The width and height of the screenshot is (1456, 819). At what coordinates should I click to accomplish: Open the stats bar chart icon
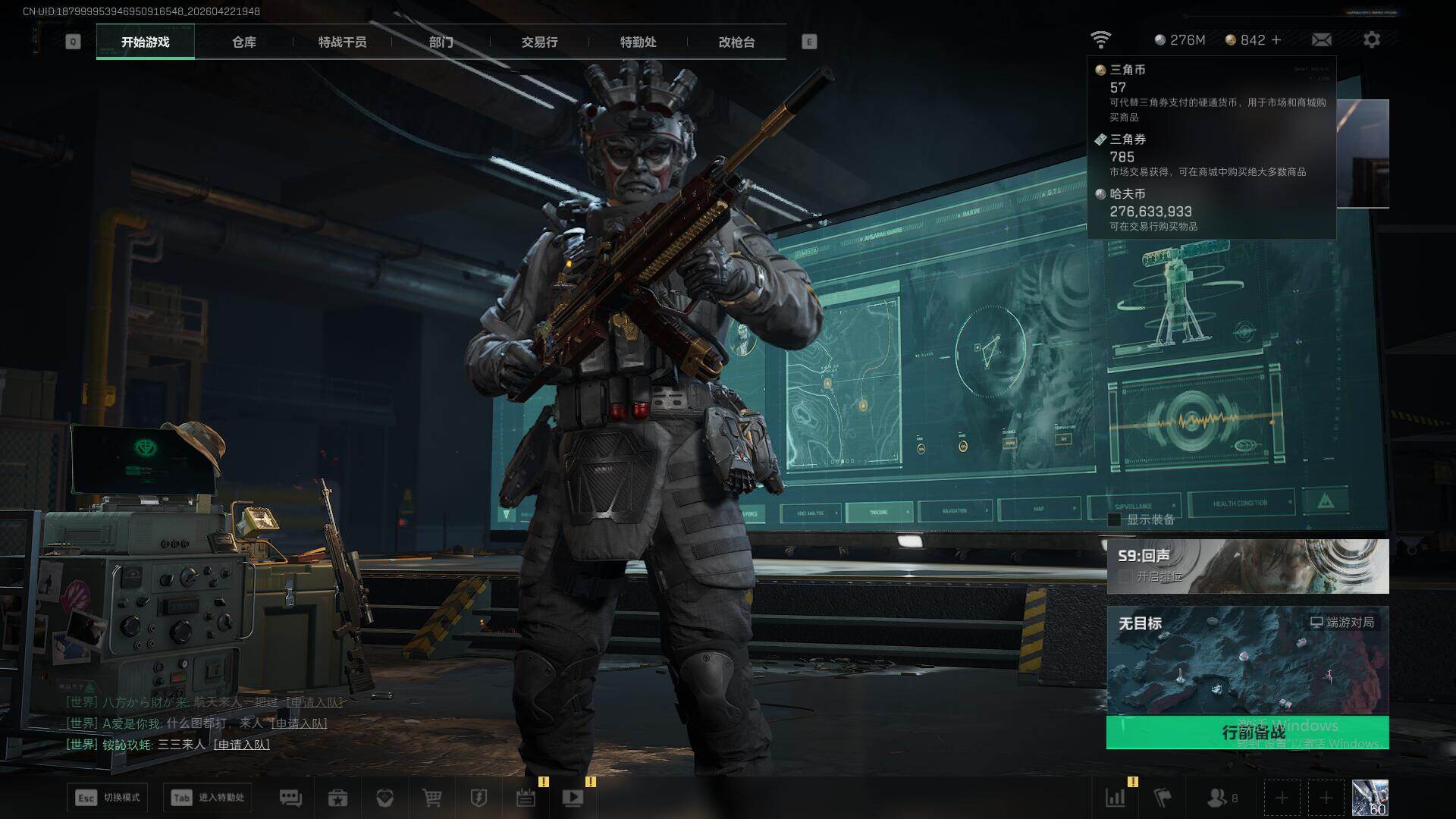(x=1115, y=798)
